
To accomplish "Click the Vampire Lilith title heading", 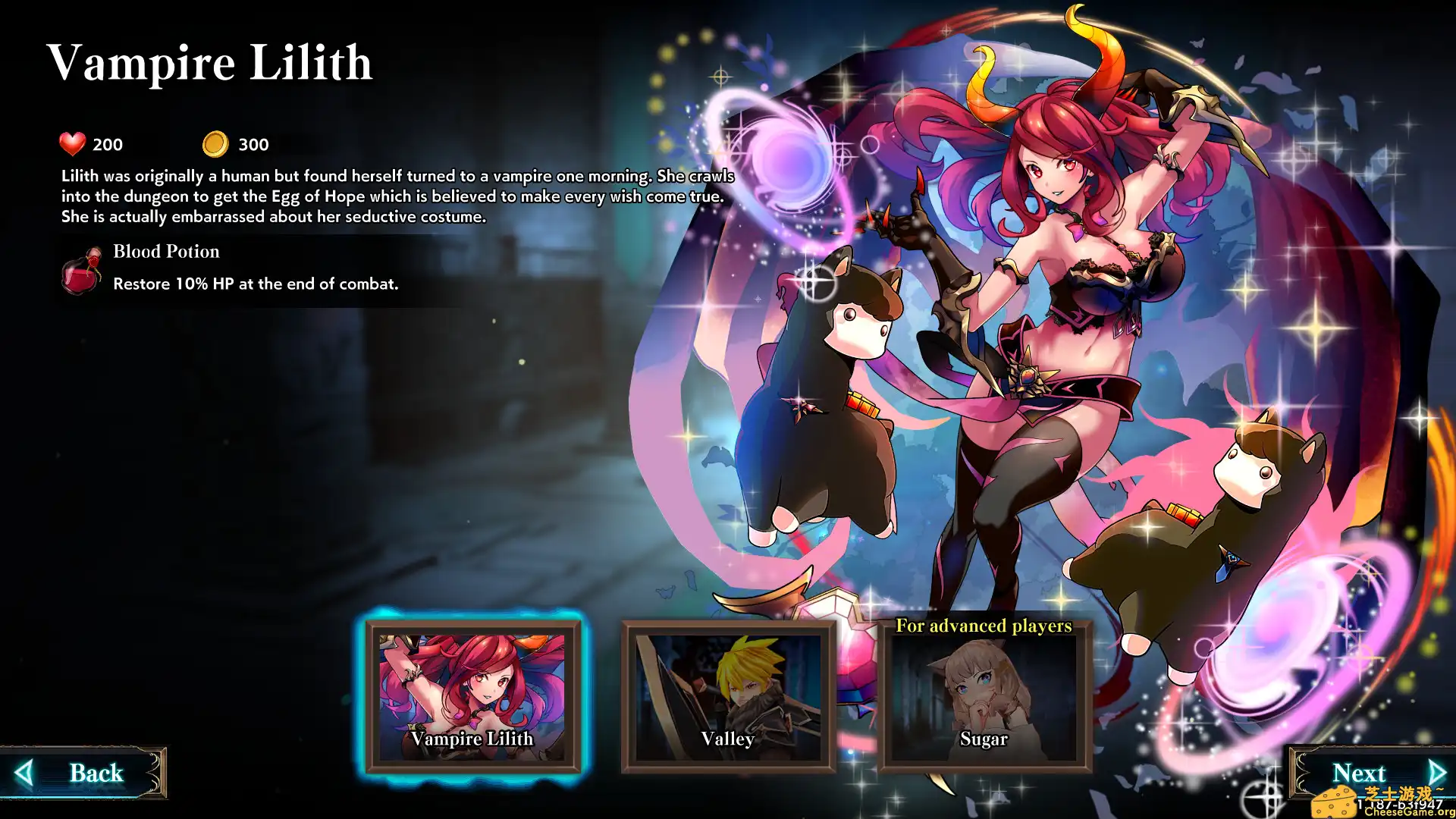I will [209, 63].
